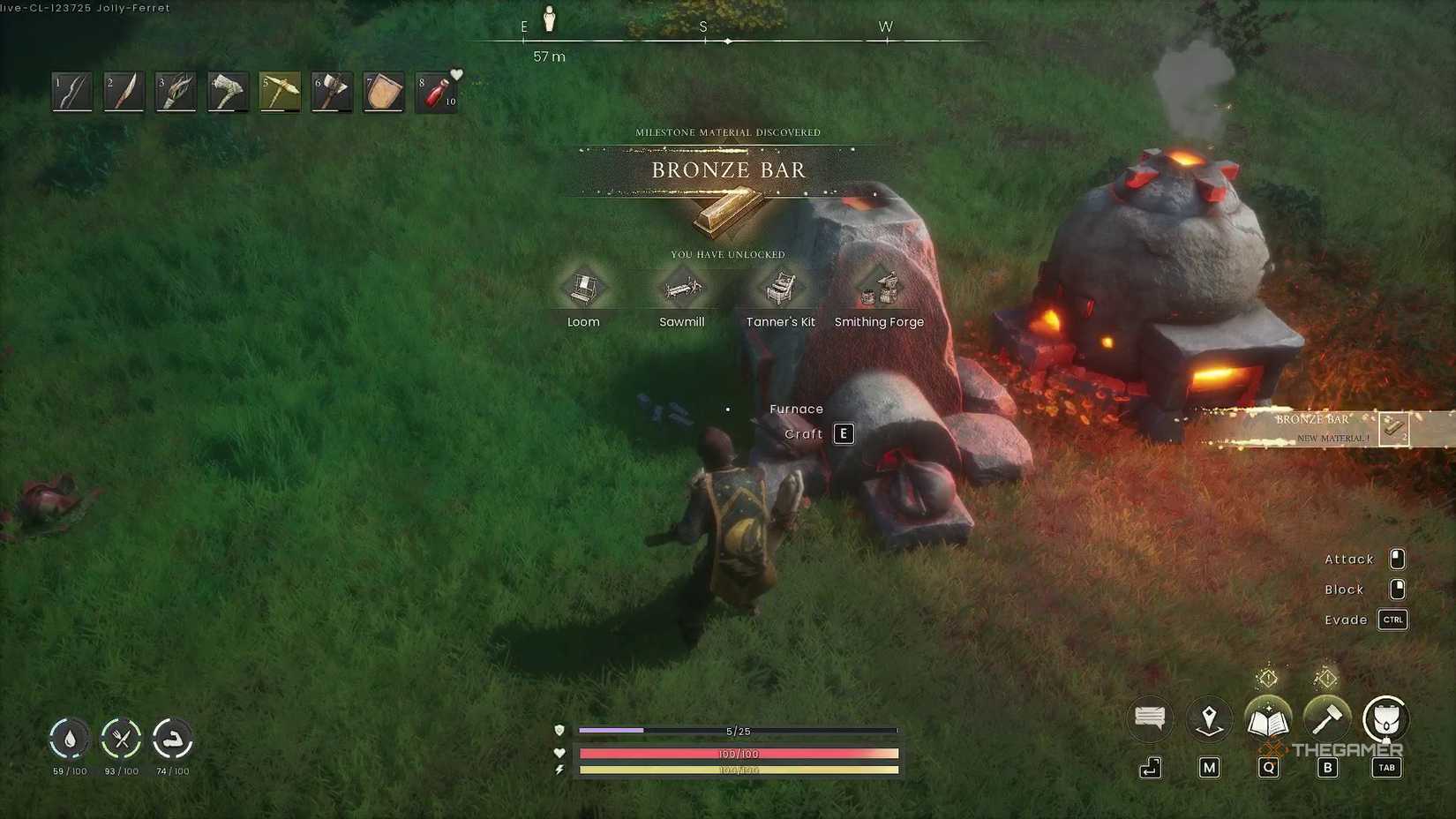Select the shield in hotbar slot 7
Viewport: 1456px width, 819px height.
point(384,90)
